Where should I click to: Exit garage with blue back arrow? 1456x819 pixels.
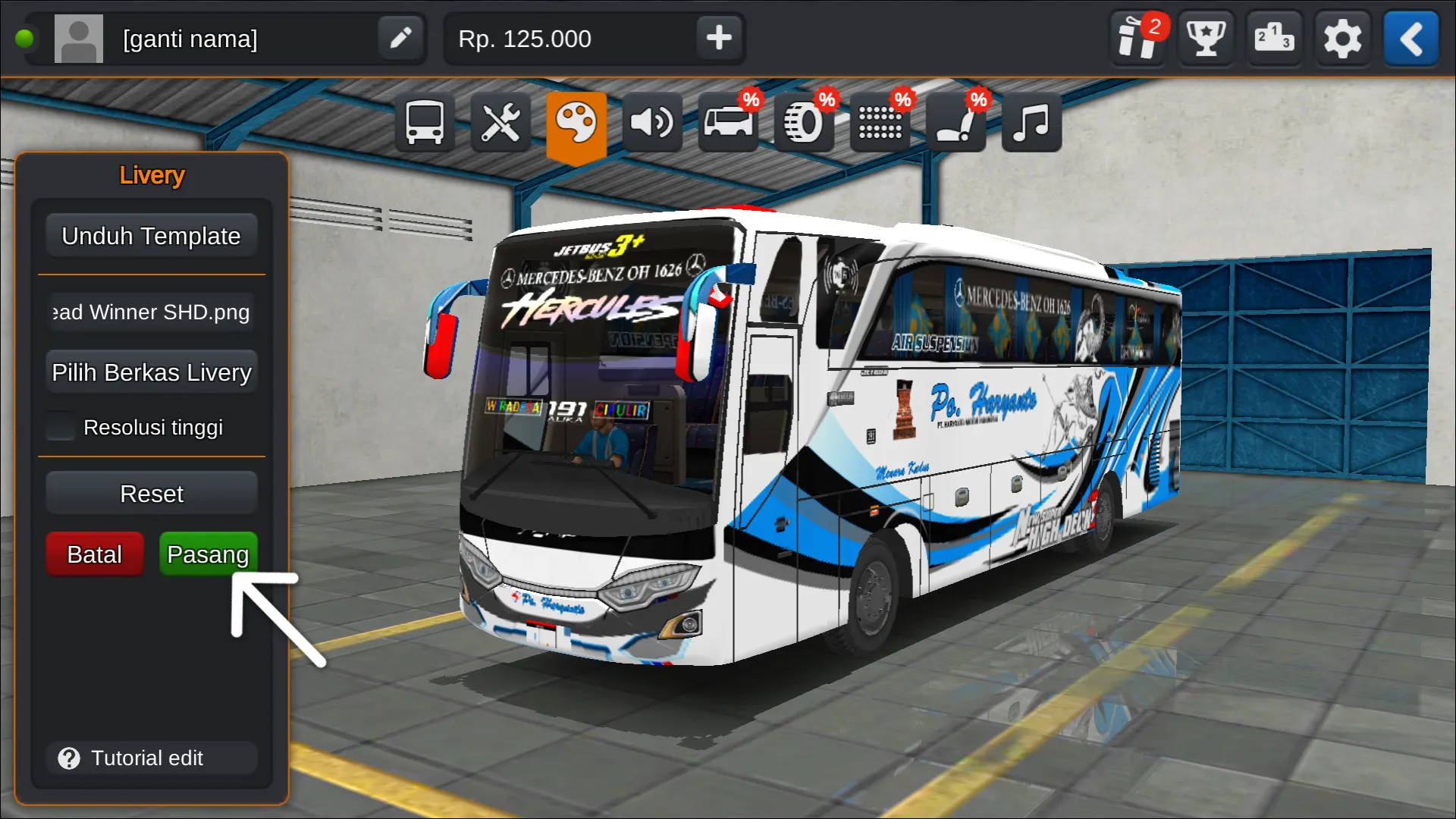click(x=1411, y=38)
